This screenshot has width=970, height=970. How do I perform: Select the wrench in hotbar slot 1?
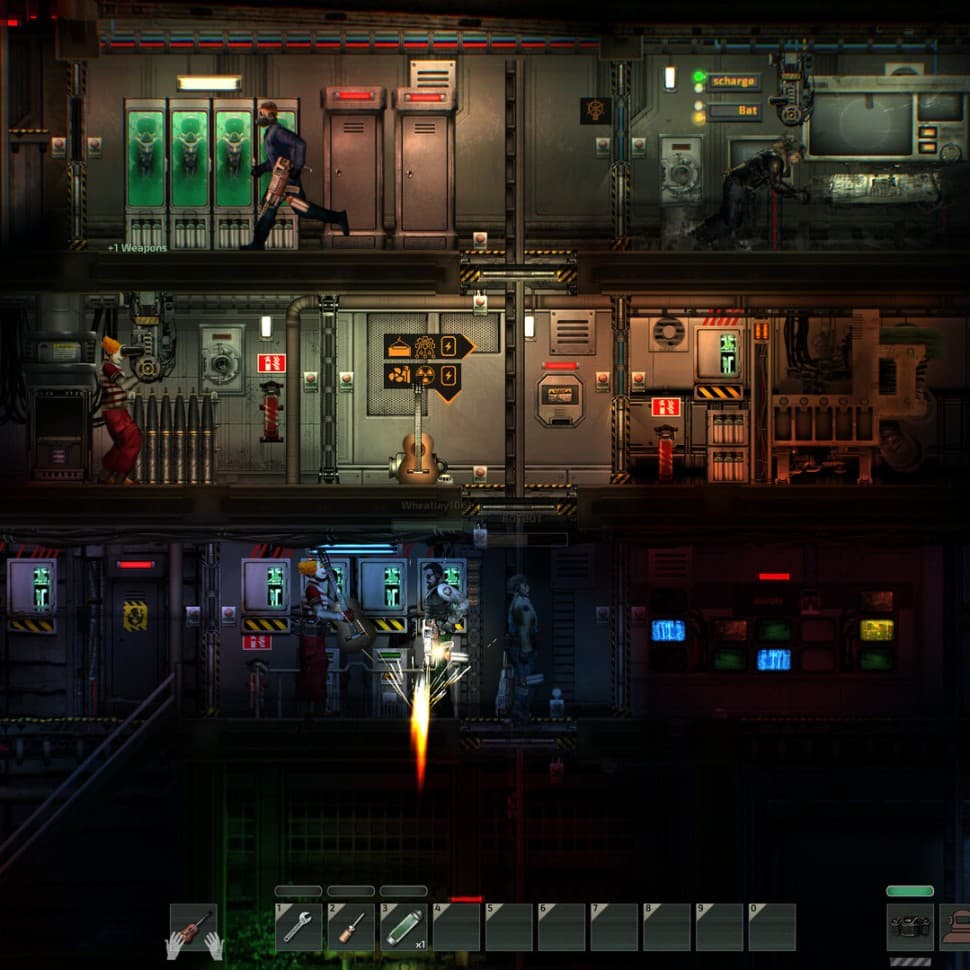pos(298,927)
